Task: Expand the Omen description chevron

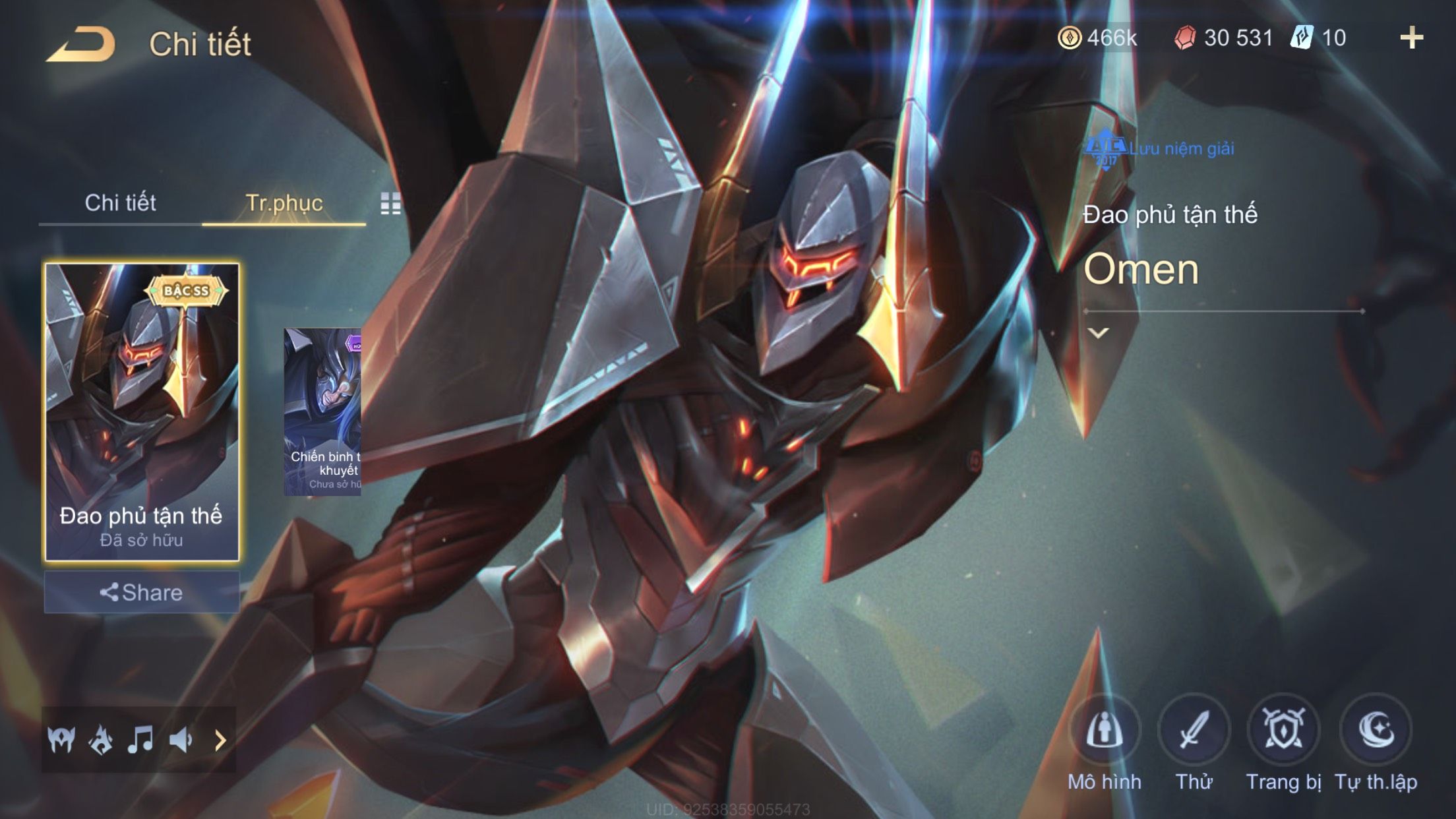Action: click(1098, 333)
